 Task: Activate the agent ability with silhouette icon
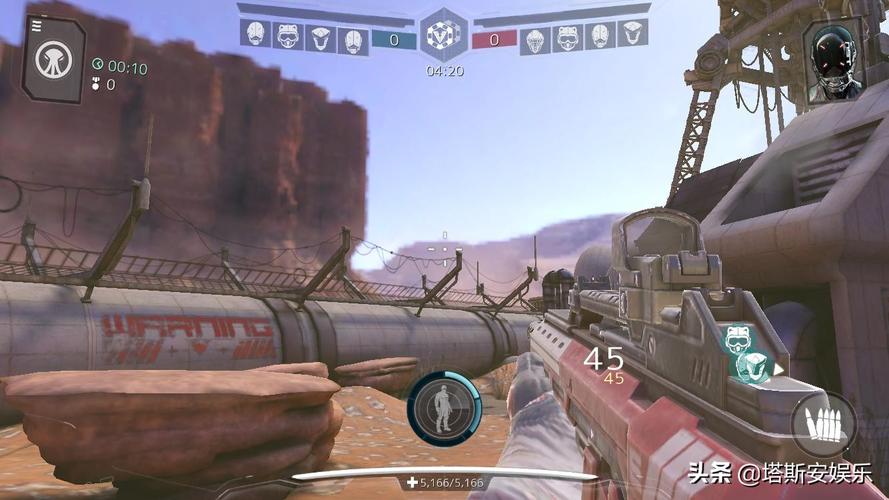tap(444, 409)
